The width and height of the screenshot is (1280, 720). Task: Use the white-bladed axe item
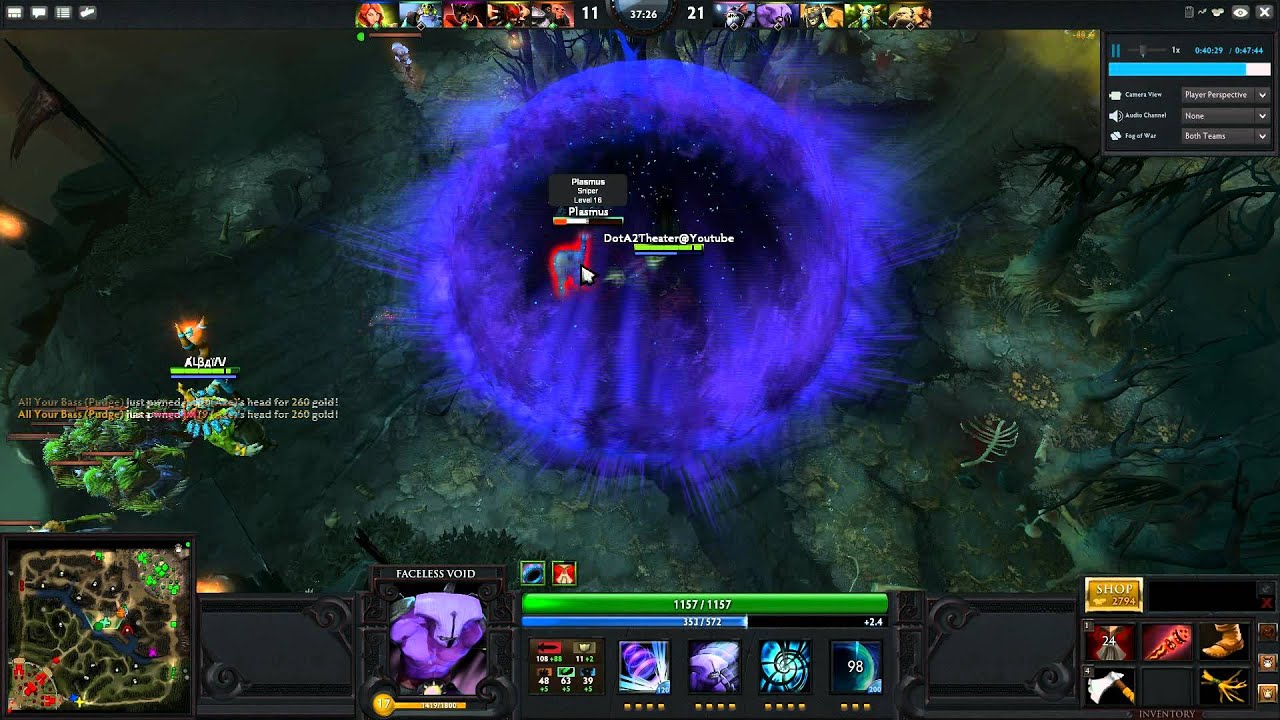[x=1110, y=687]
